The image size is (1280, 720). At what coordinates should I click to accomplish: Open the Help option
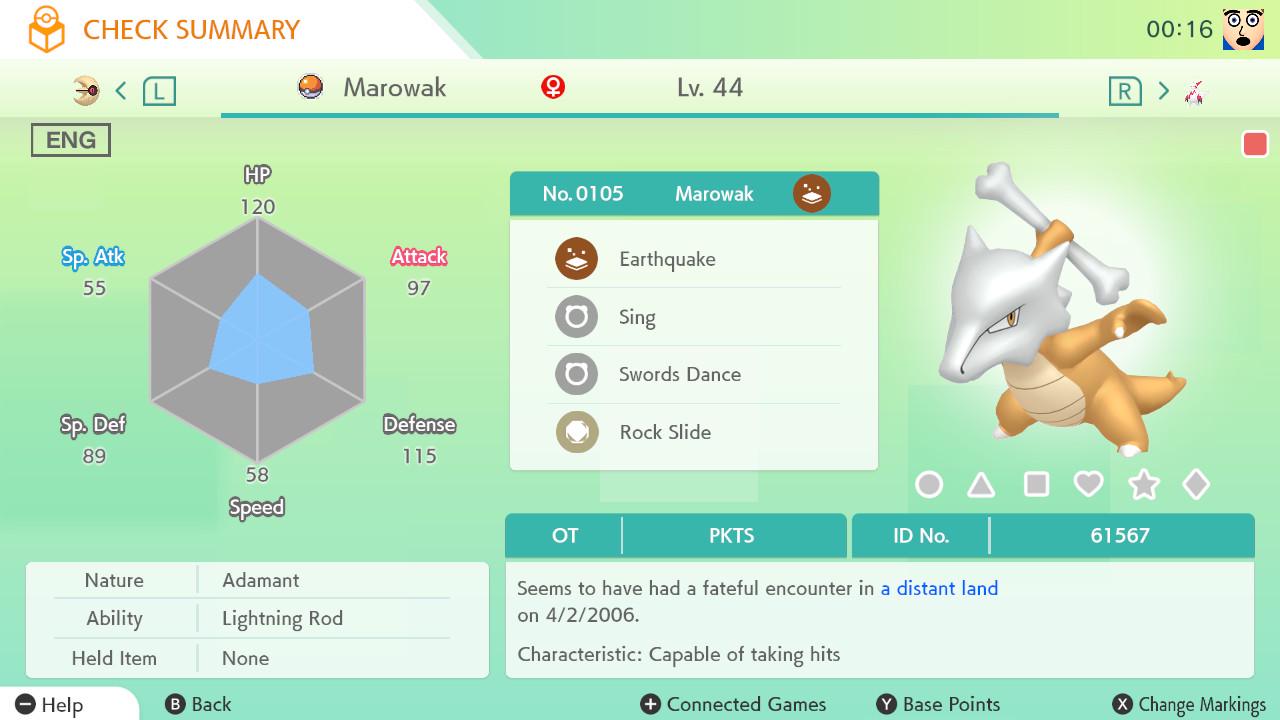50,704
